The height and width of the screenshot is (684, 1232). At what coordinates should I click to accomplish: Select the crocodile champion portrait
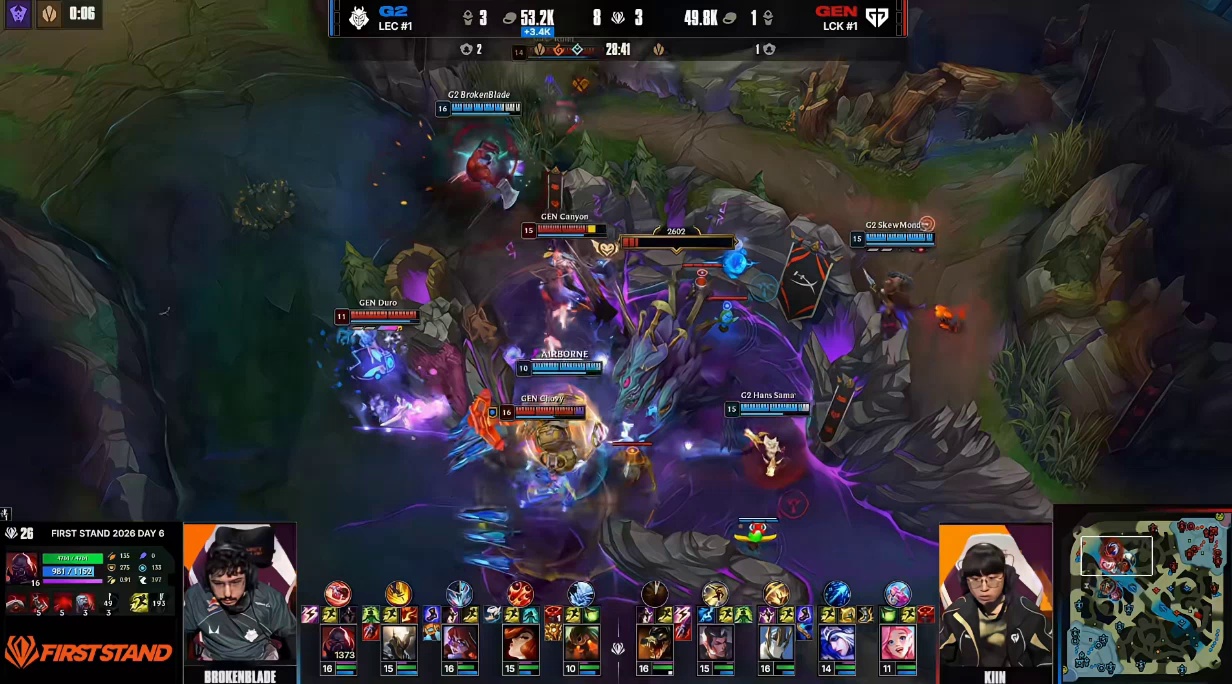click(655, 642)
